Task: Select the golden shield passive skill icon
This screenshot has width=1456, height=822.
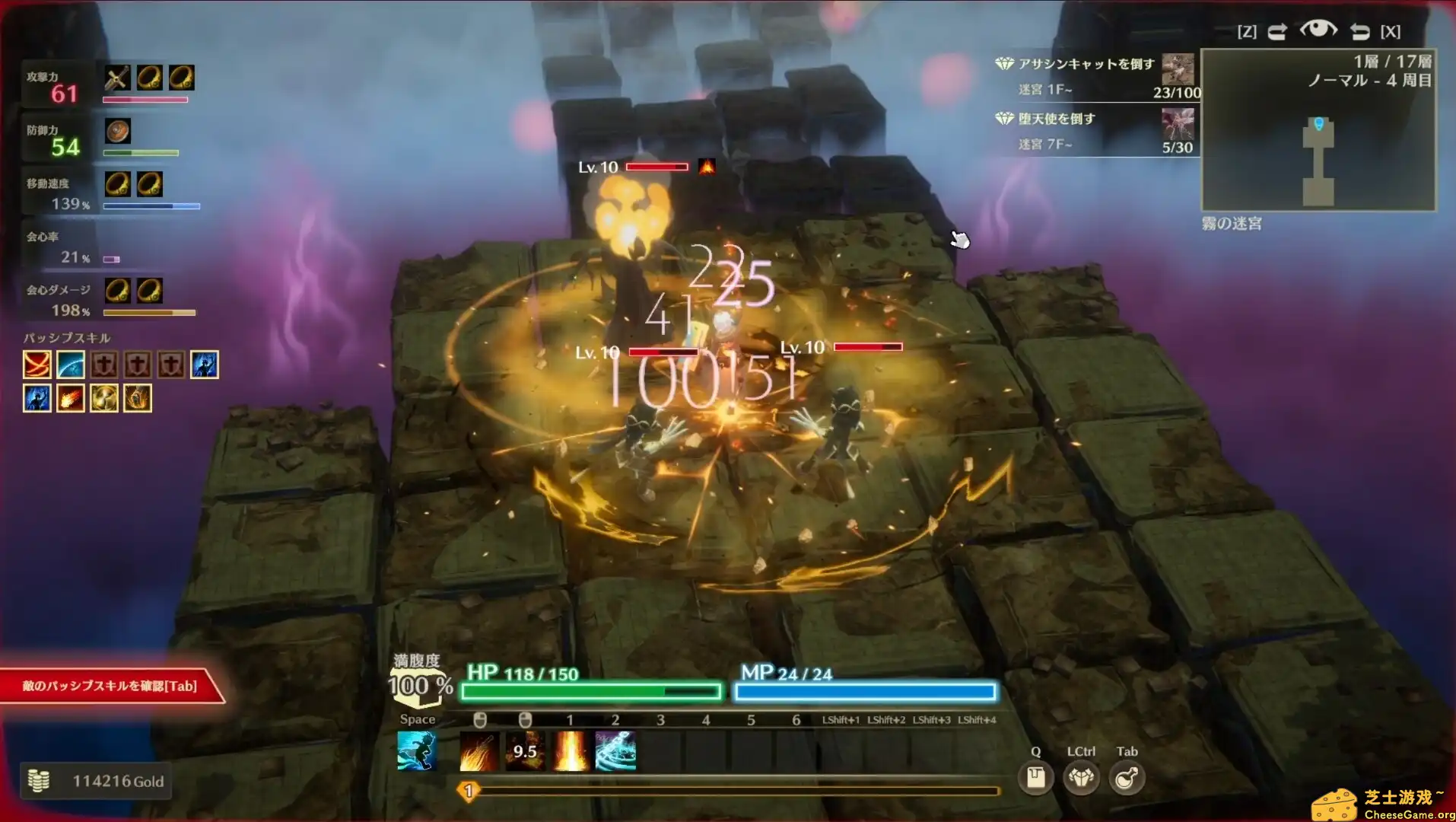Action: point(103,397)
